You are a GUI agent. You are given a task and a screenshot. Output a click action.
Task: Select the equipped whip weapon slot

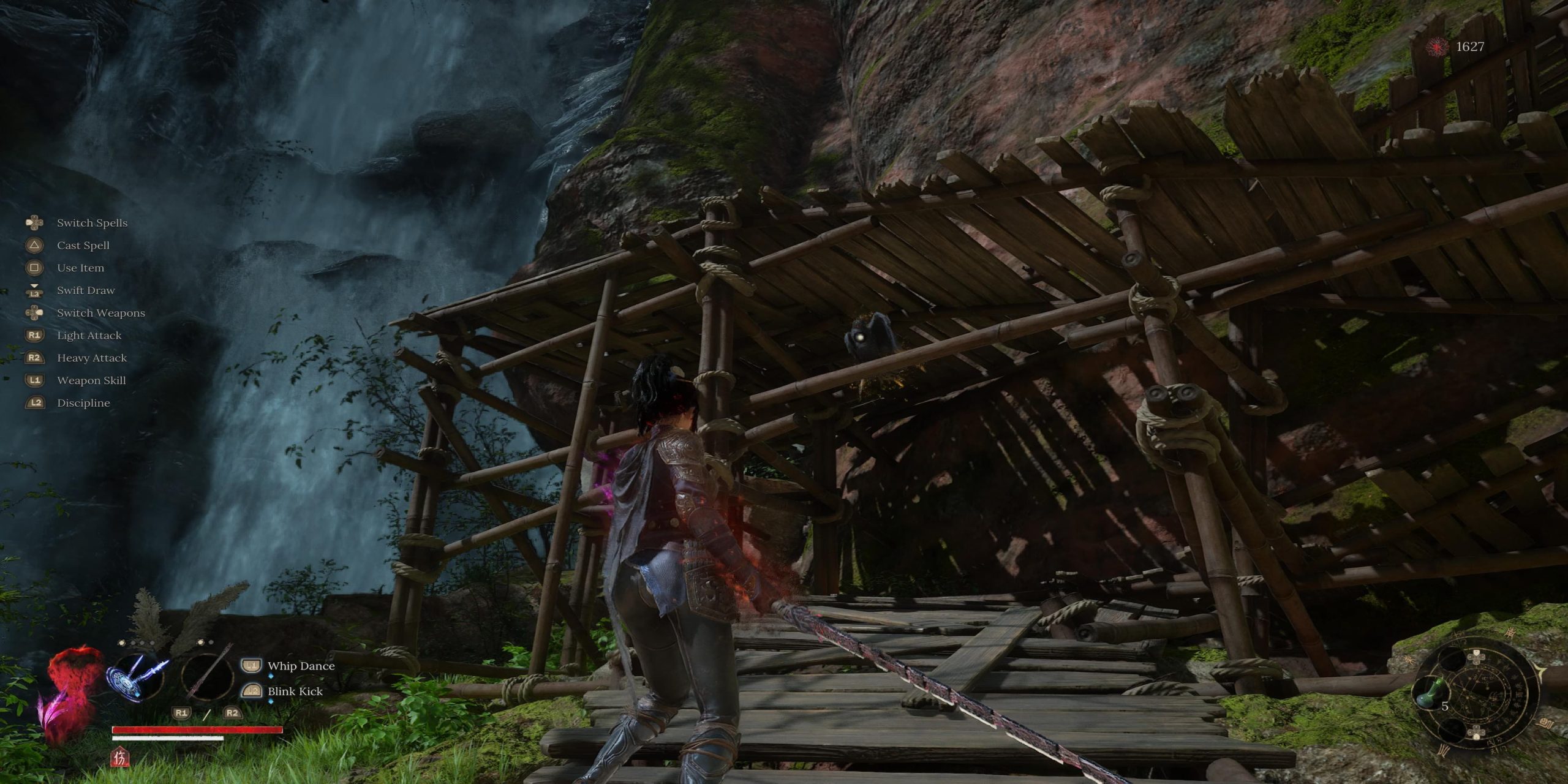[x=207, y=677]
